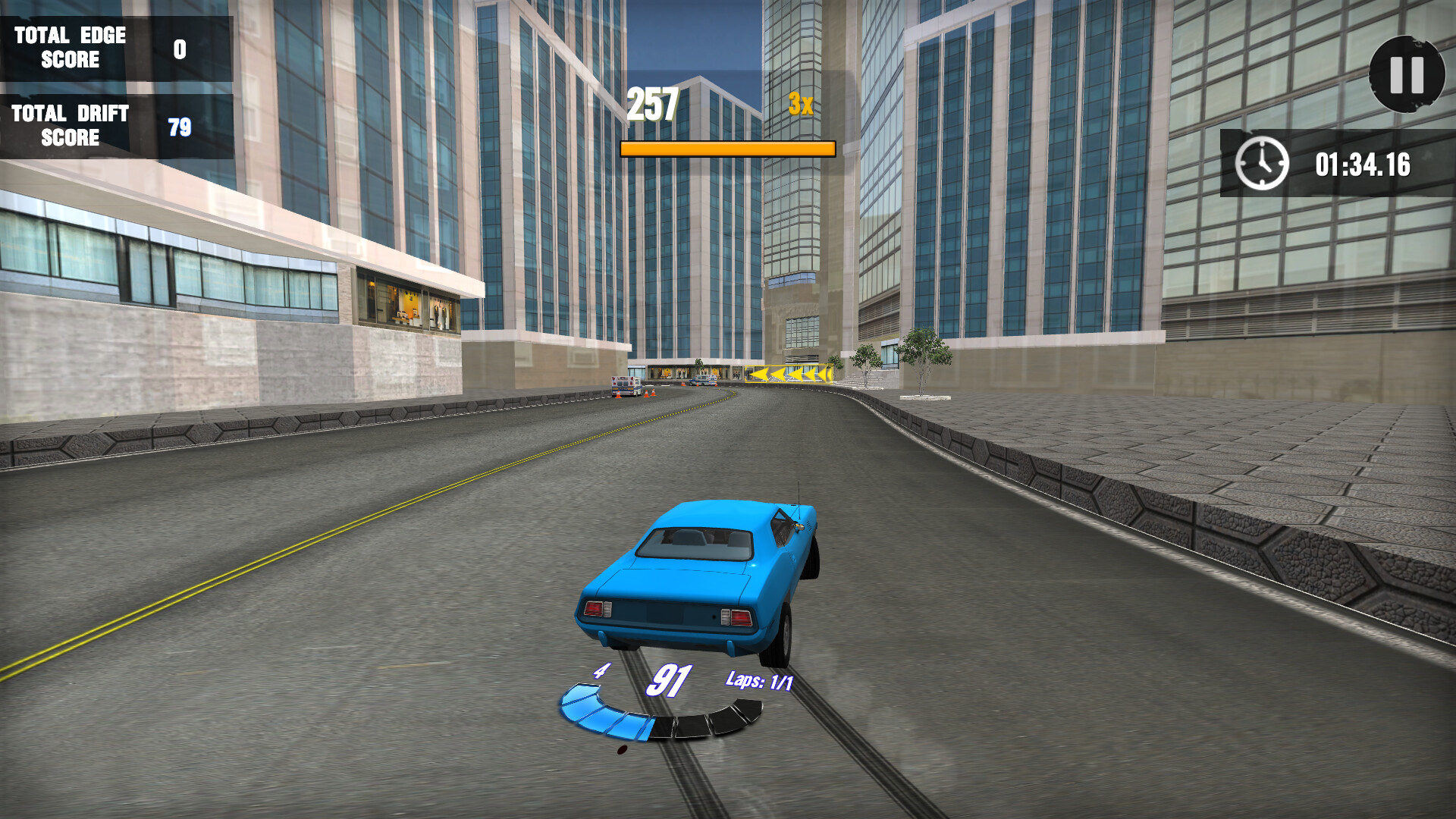Image resolution: width=1456 pixels, height=819 pixels.
Task: Click the gear indicator showing 4
Action: (601, 670)
